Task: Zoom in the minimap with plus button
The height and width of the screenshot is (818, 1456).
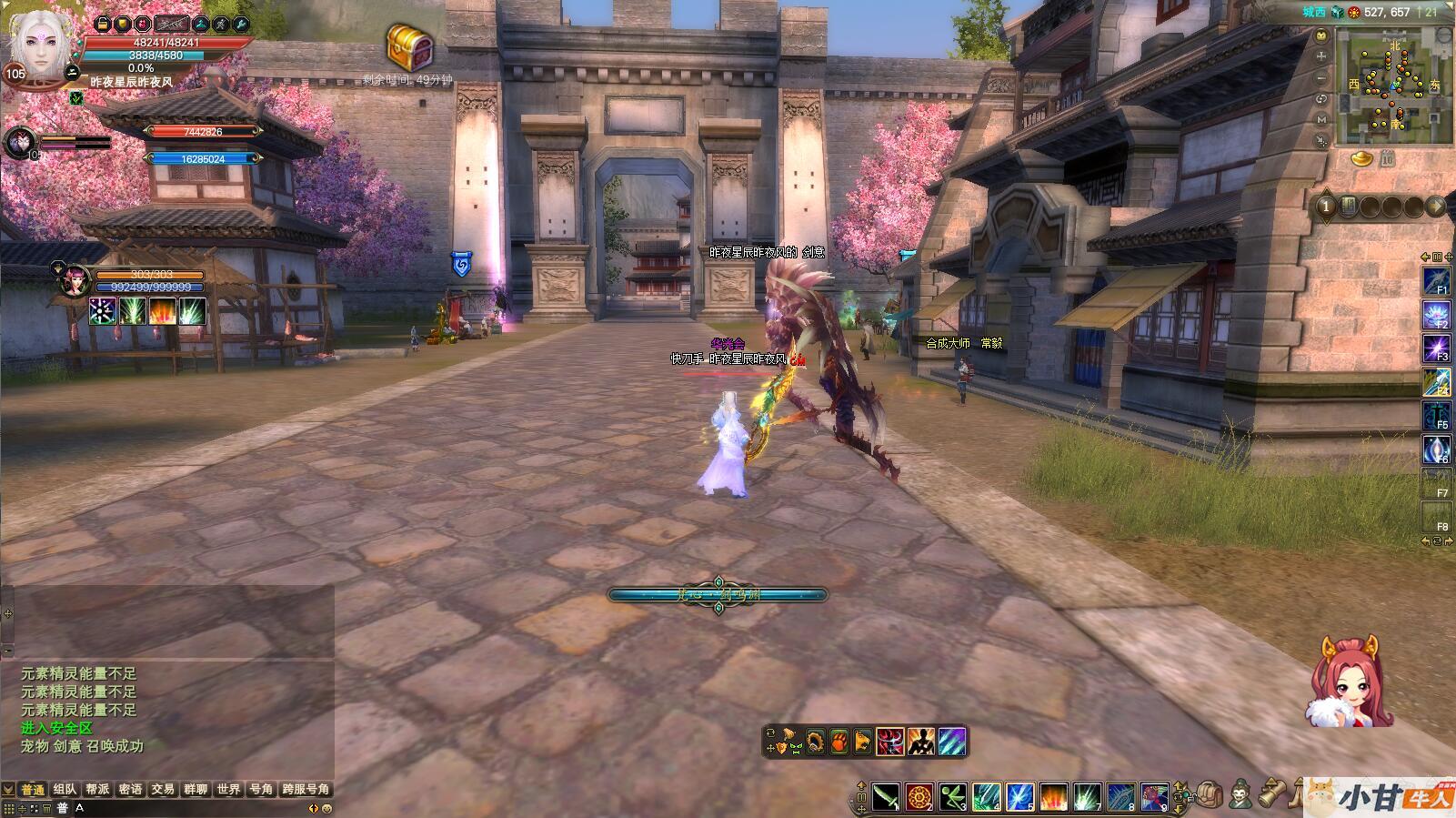Action: [1321, 56]
